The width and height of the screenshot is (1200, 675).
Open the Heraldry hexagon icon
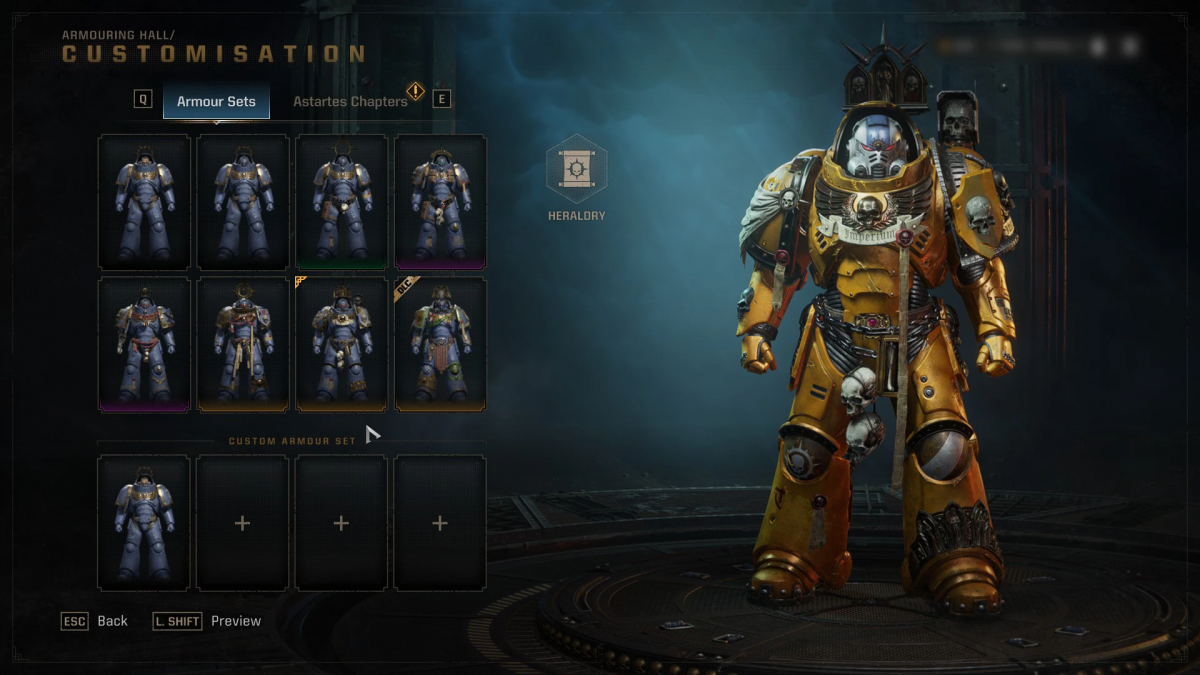pos(576,169)
